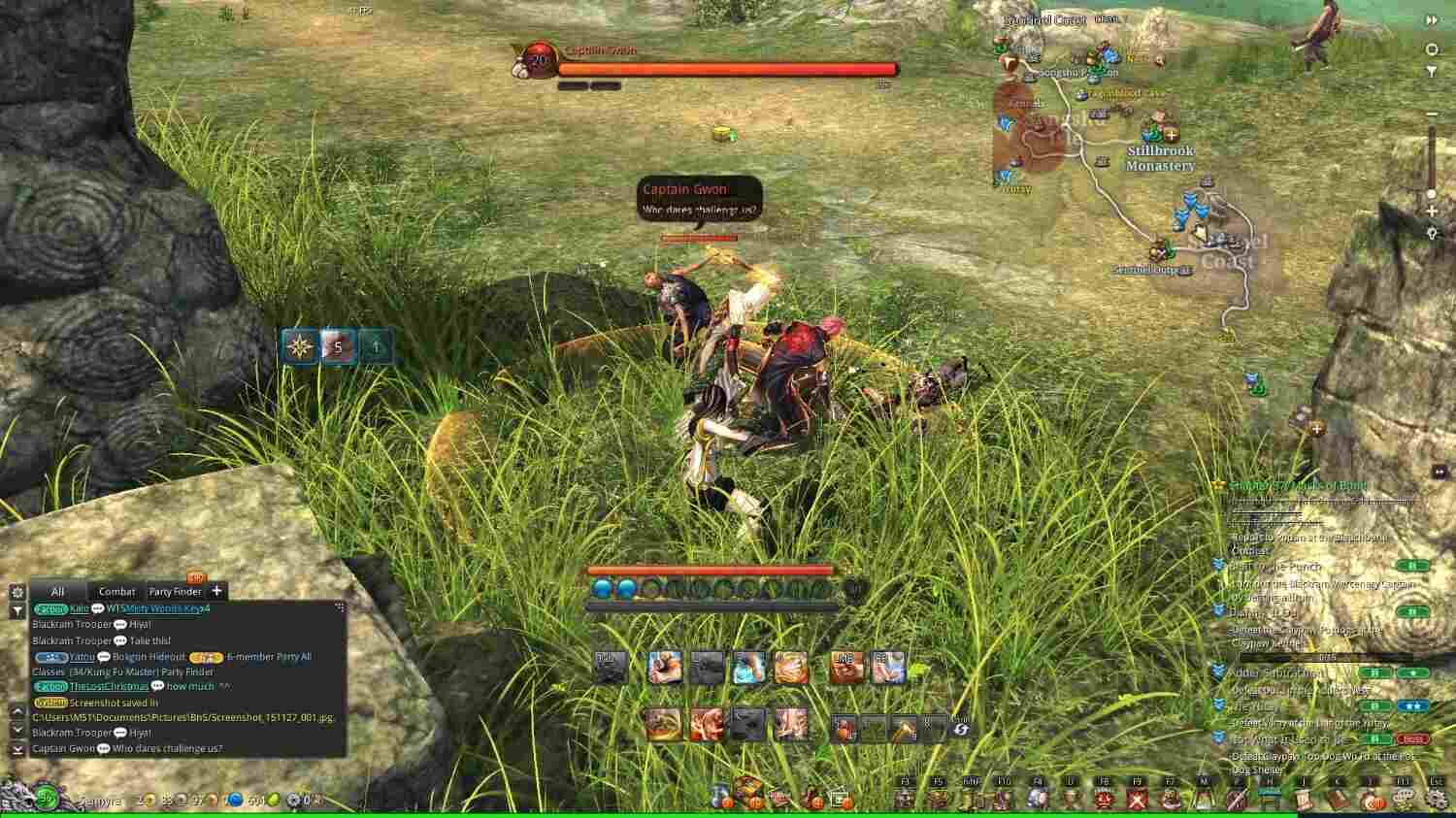Open the Party Finder chat tab
The image size is (1456, 818).
(174, 591)
